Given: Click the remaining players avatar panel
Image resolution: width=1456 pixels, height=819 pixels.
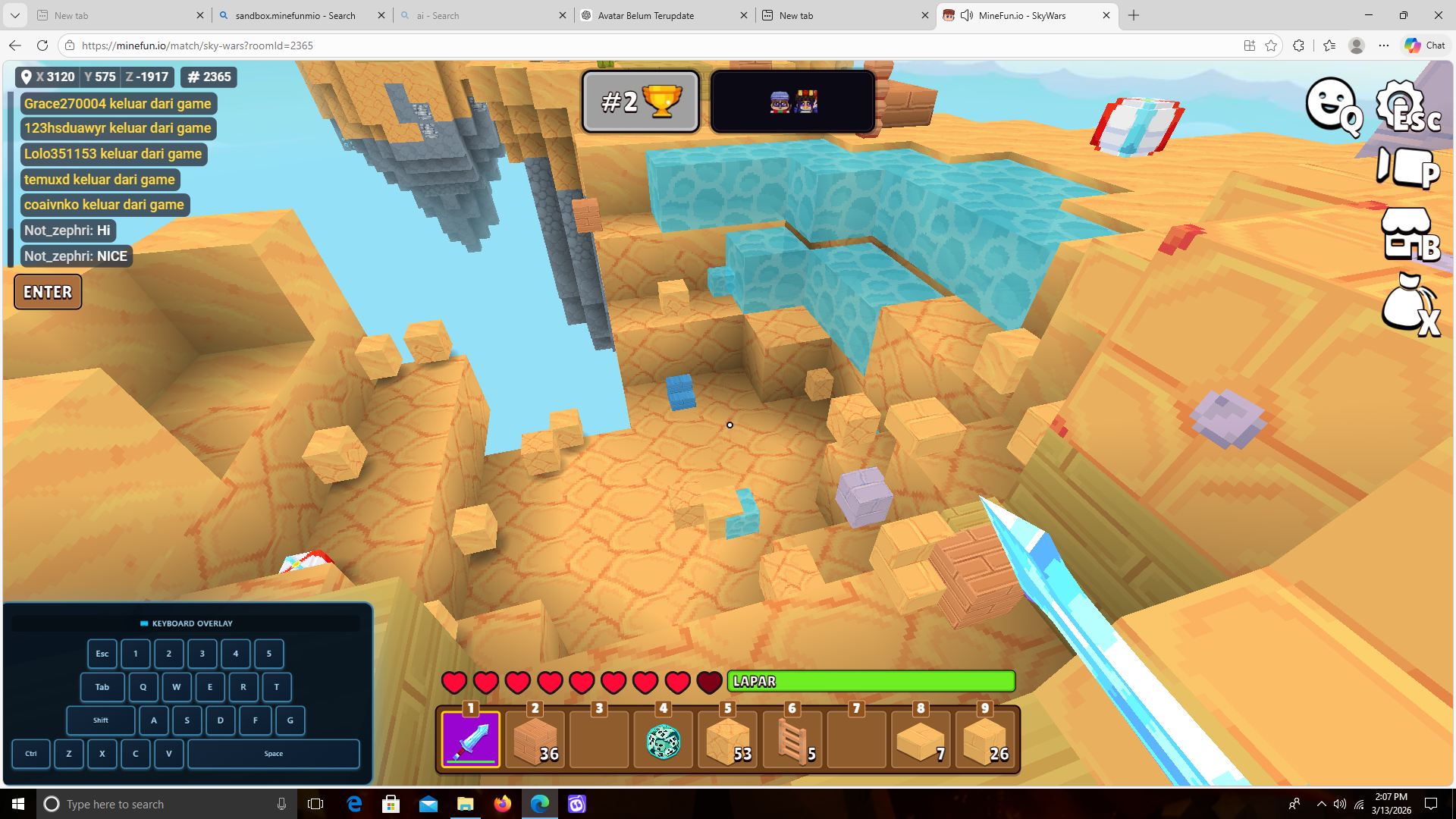Looking at the screenshot, I should point(792,102).
